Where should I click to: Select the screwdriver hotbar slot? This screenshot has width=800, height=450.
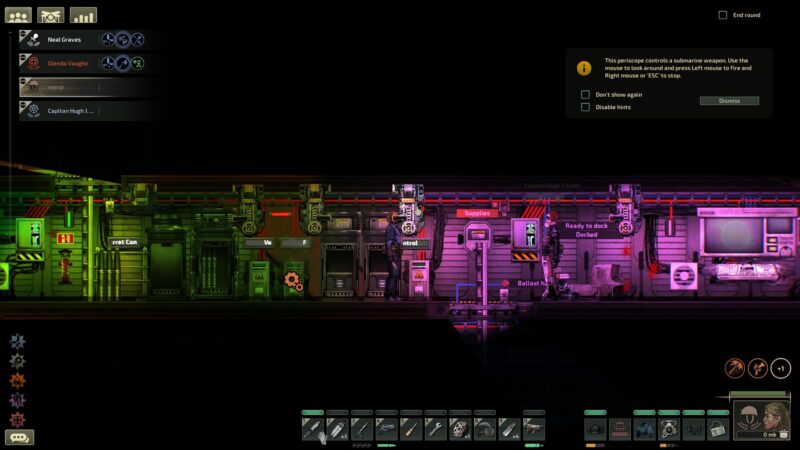(411, 429)
